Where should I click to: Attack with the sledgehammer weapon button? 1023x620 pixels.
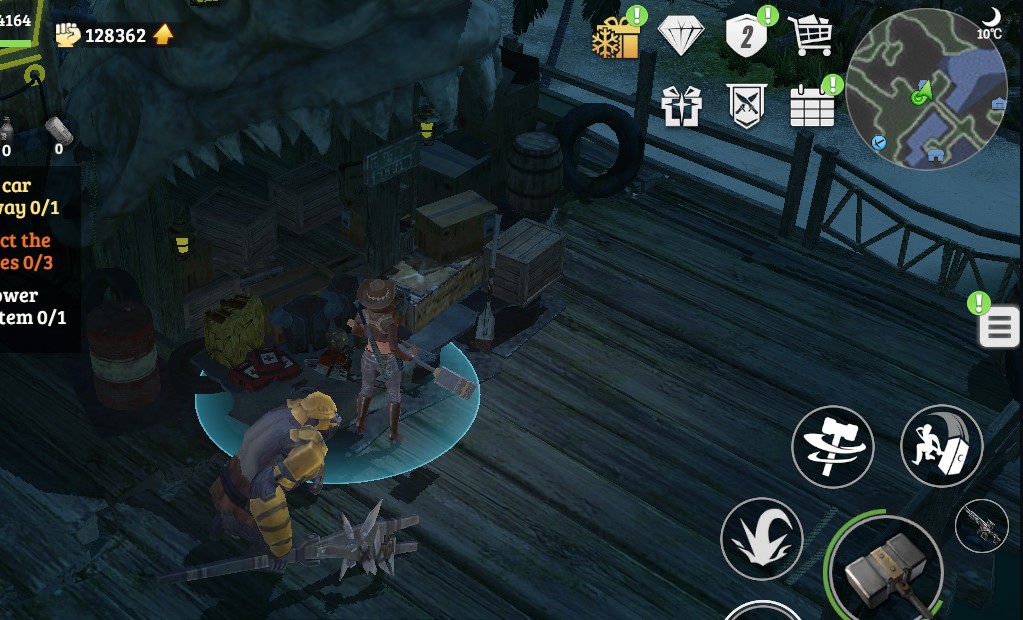[885, 572]
